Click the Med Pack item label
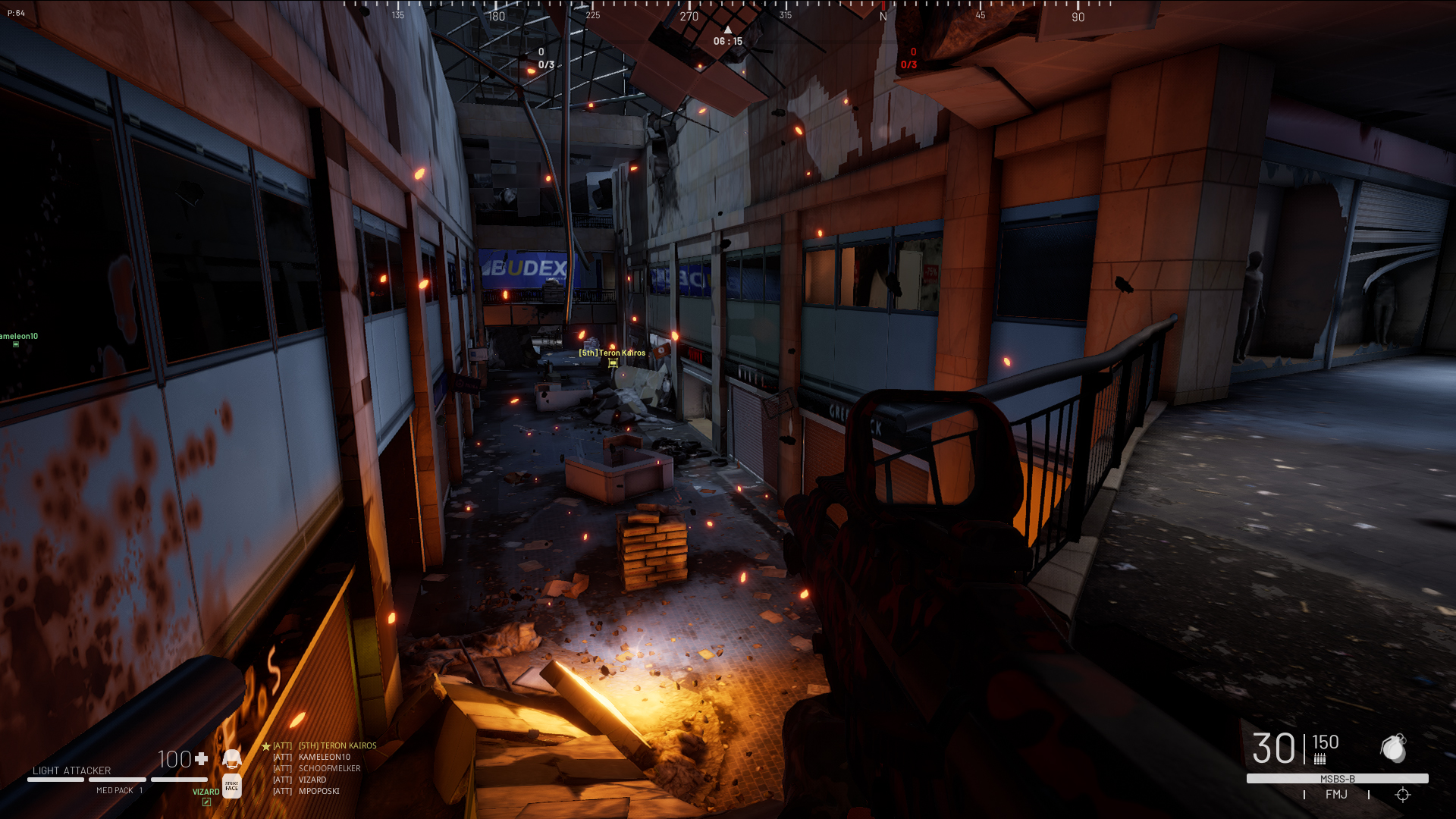This screenshot has width=1456, height=819. click(x=115, y=791)
